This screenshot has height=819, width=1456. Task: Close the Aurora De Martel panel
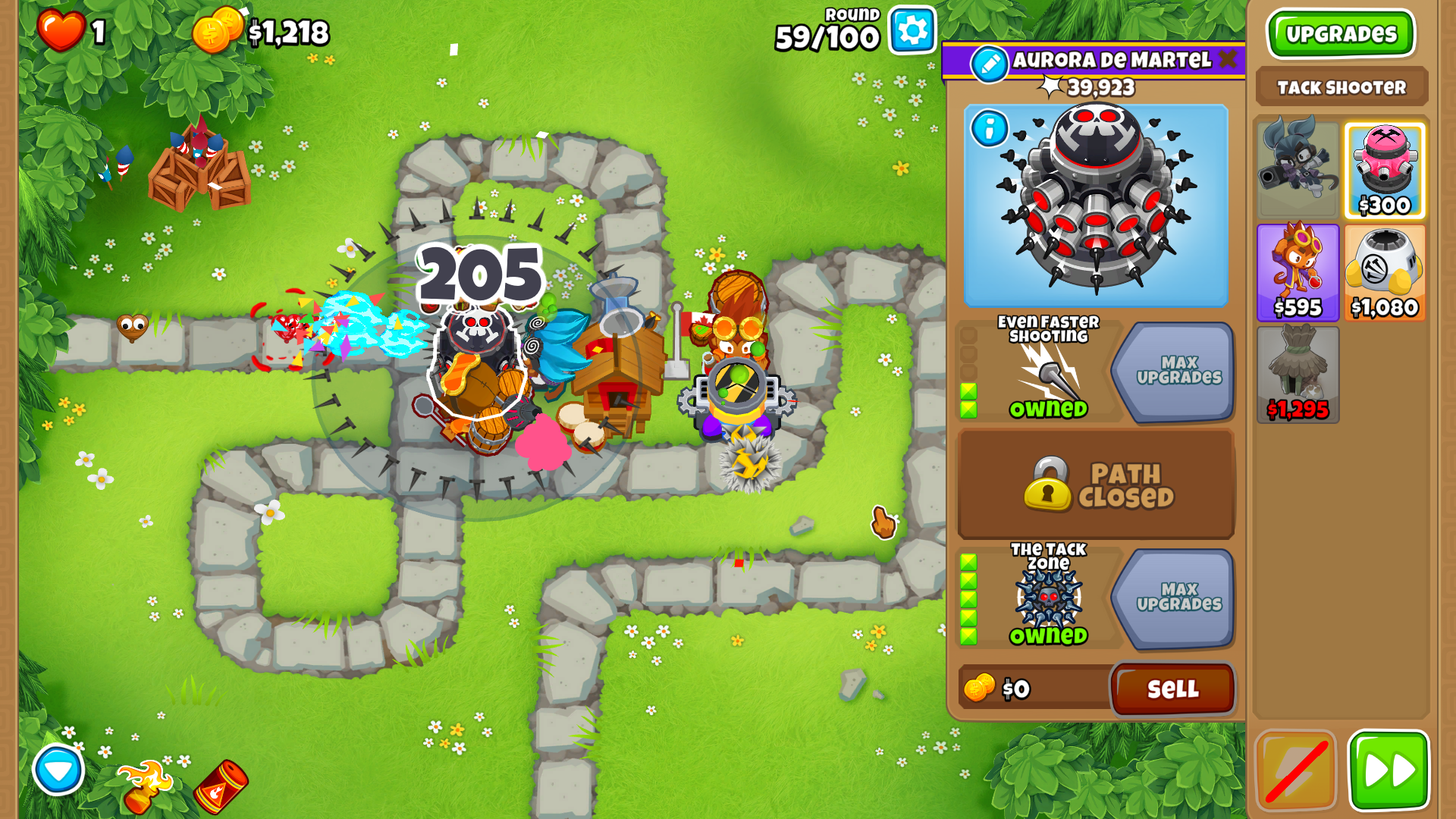[x=1228, y=60]
